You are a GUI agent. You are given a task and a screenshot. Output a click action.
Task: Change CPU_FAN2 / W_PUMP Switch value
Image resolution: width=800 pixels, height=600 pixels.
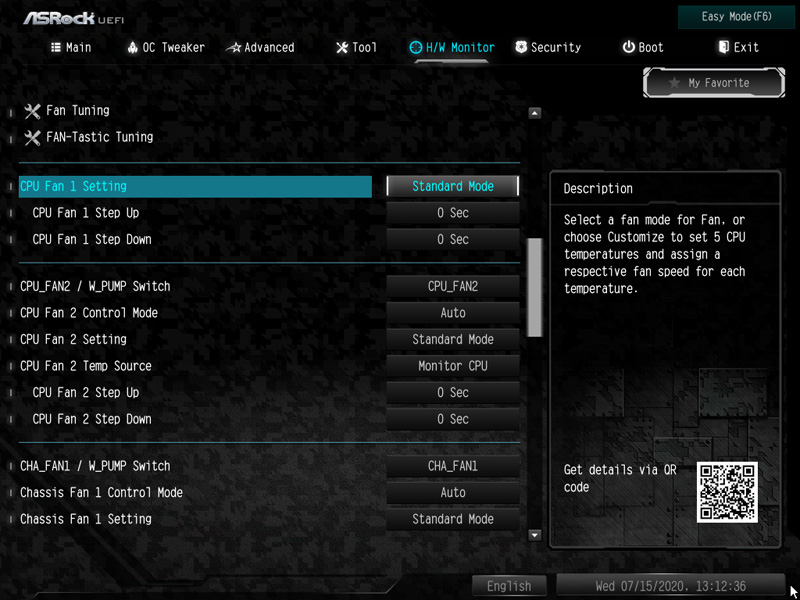coord(453,286)
